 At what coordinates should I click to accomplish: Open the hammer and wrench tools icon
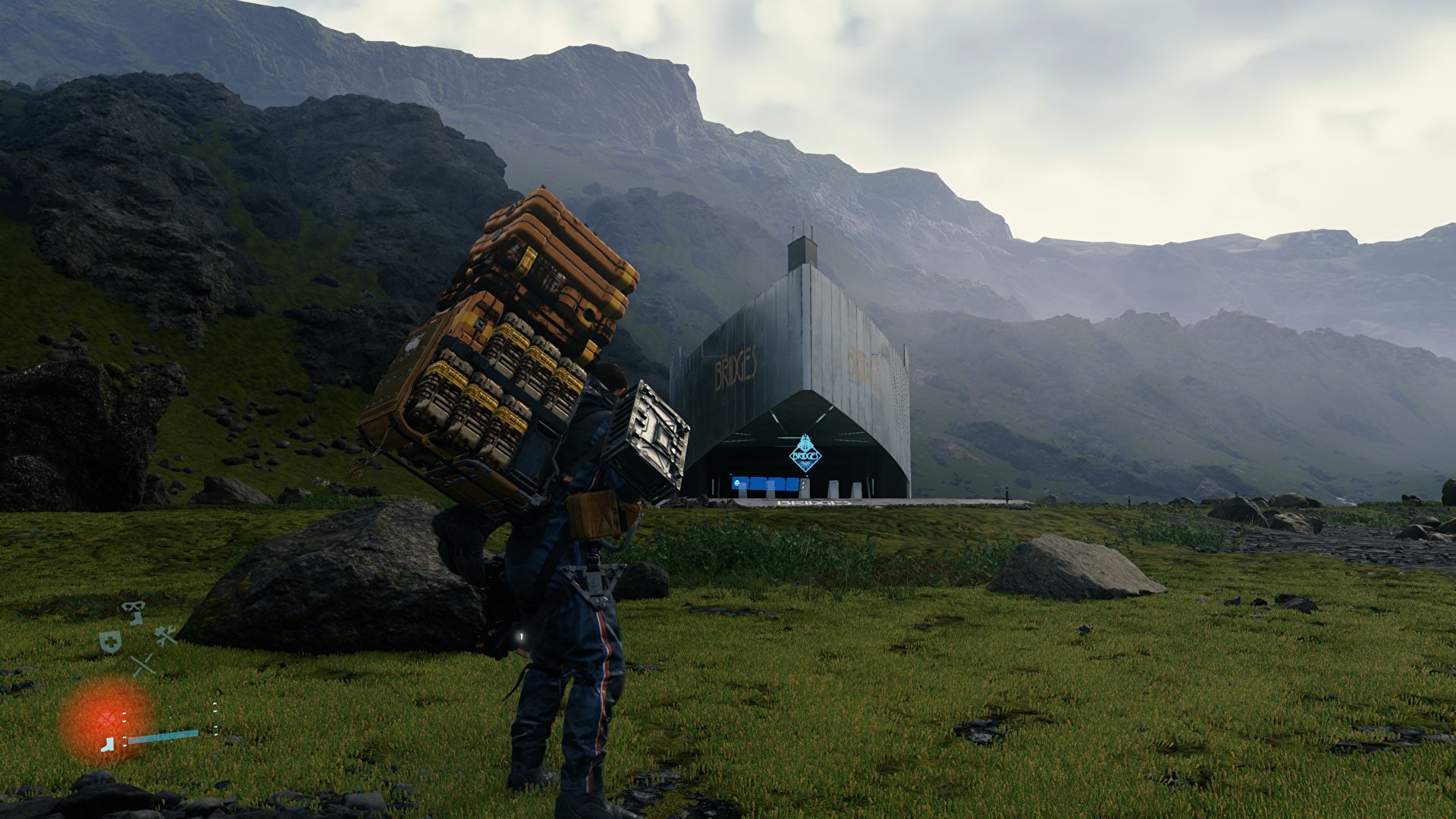coord(165,636)
